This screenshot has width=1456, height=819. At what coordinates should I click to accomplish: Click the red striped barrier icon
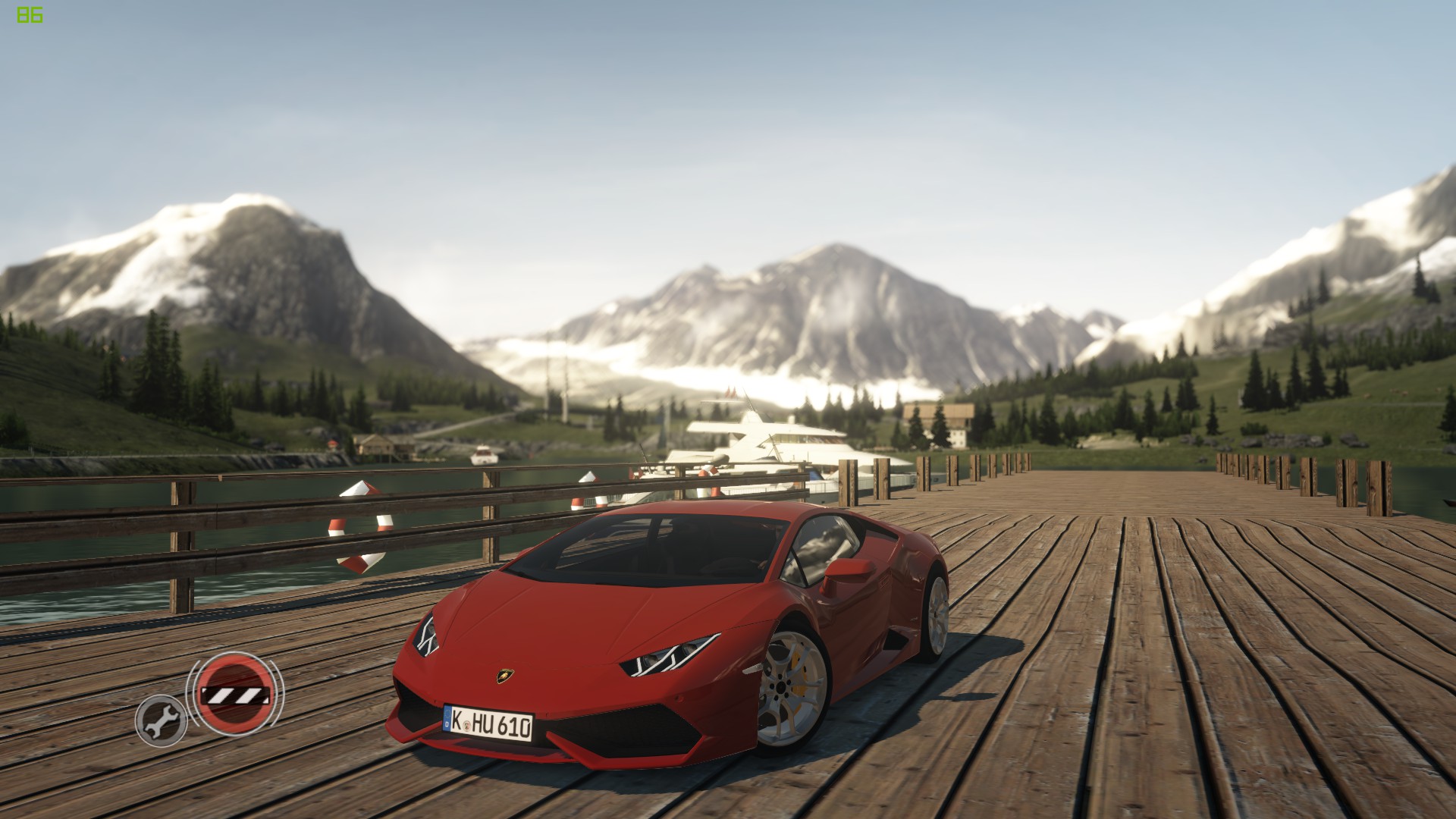click(234, 693)
